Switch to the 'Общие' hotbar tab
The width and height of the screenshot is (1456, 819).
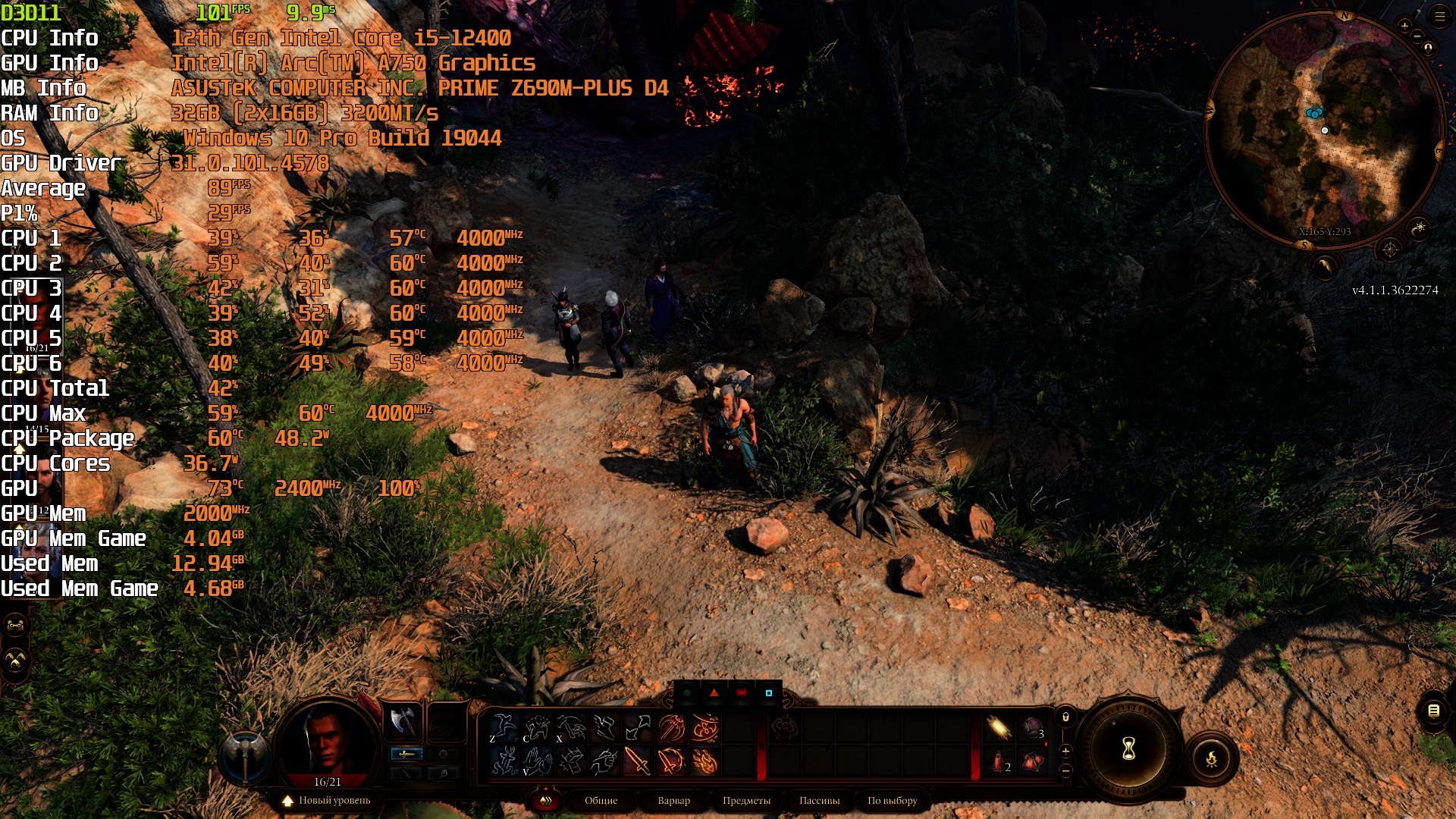(x=601, y=800)
